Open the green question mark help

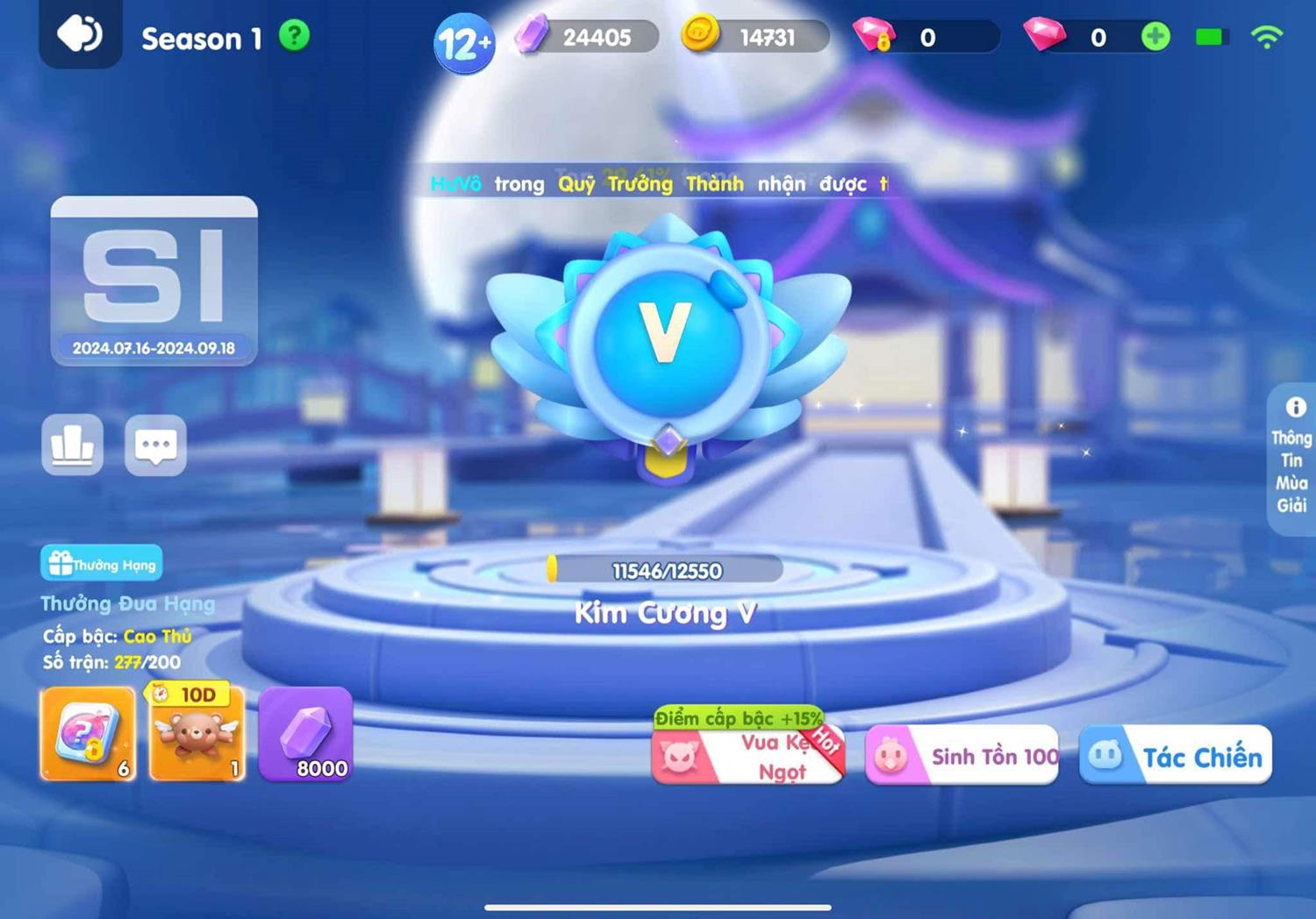pos(295,36)
